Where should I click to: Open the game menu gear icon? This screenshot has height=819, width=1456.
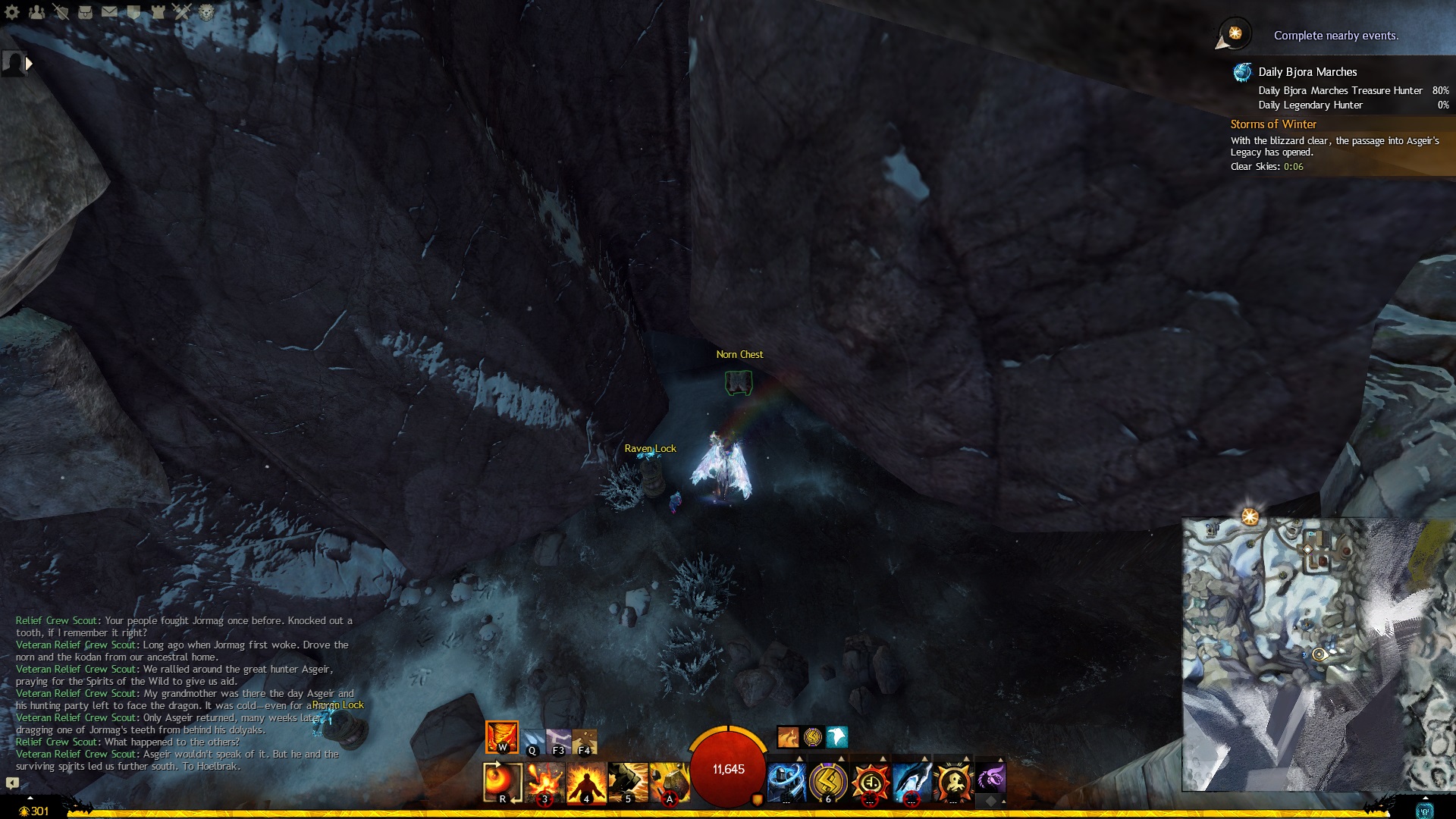[x=12, y=12]
